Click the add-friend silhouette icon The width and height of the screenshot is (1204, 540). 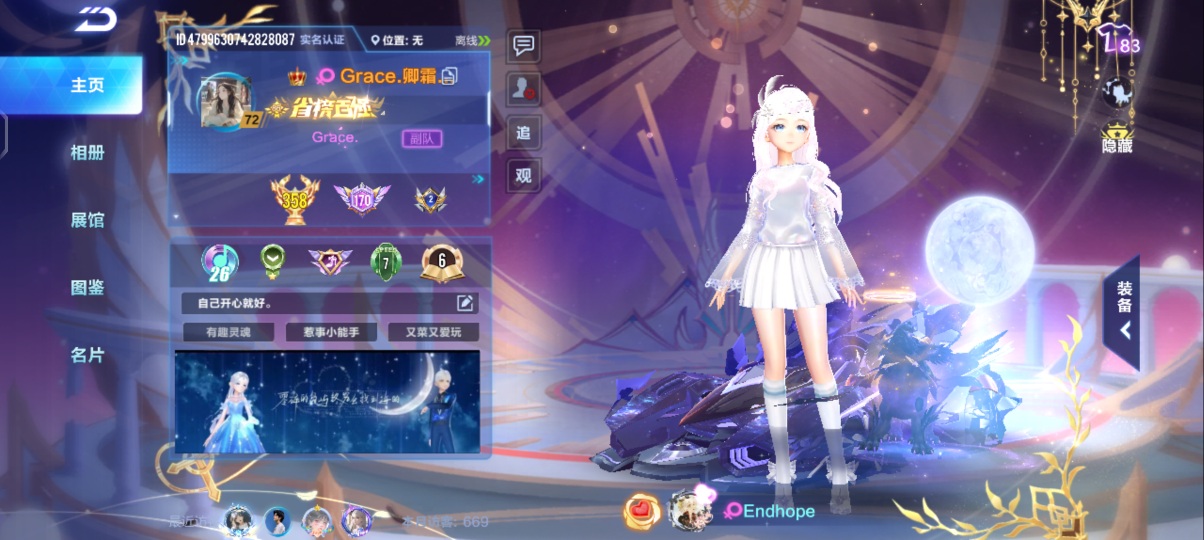(523, 88)
